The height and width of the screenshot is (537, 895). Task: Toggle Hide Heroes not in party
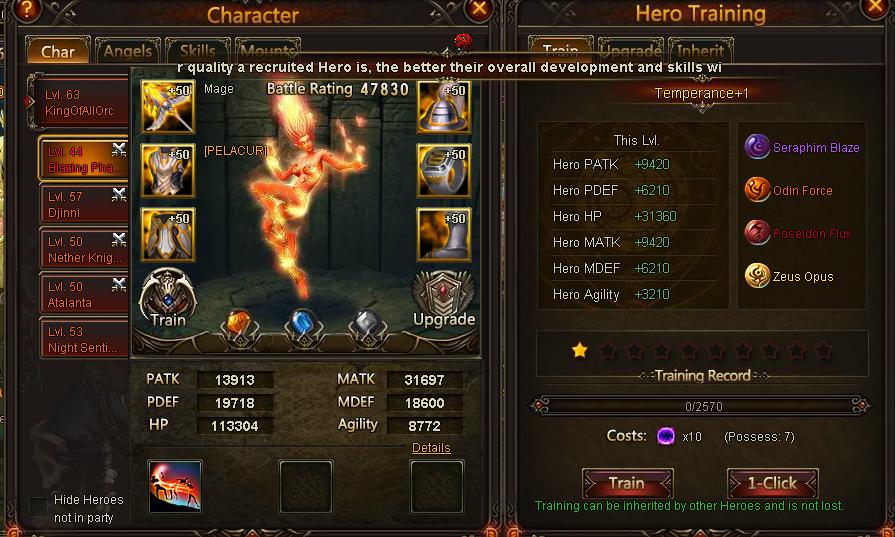coord(39,507)
